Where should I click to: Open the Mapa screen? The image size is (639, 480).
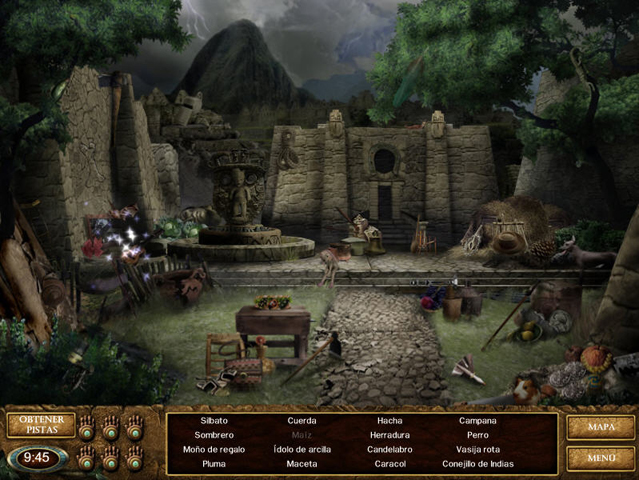coord(601,427)
